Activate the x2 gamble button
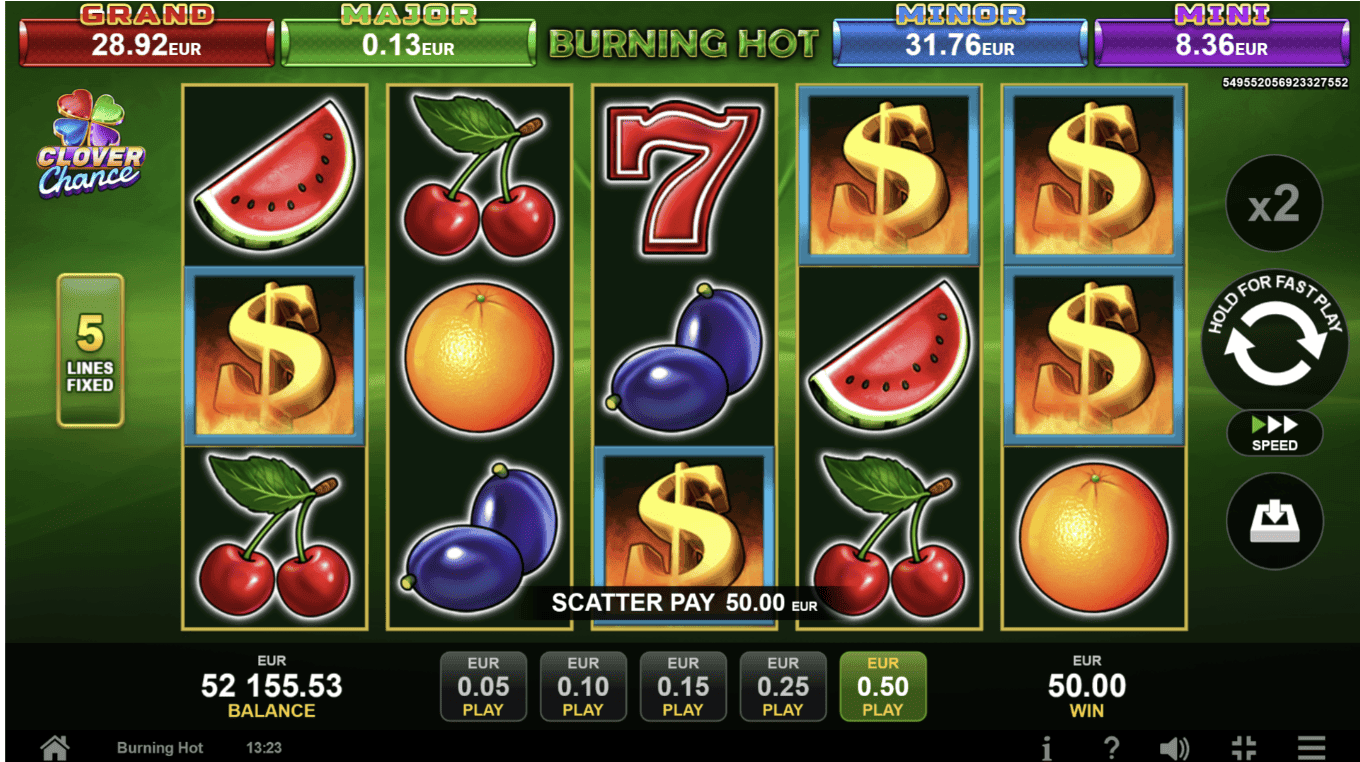1360x762 pixels. coord(1274,204)
